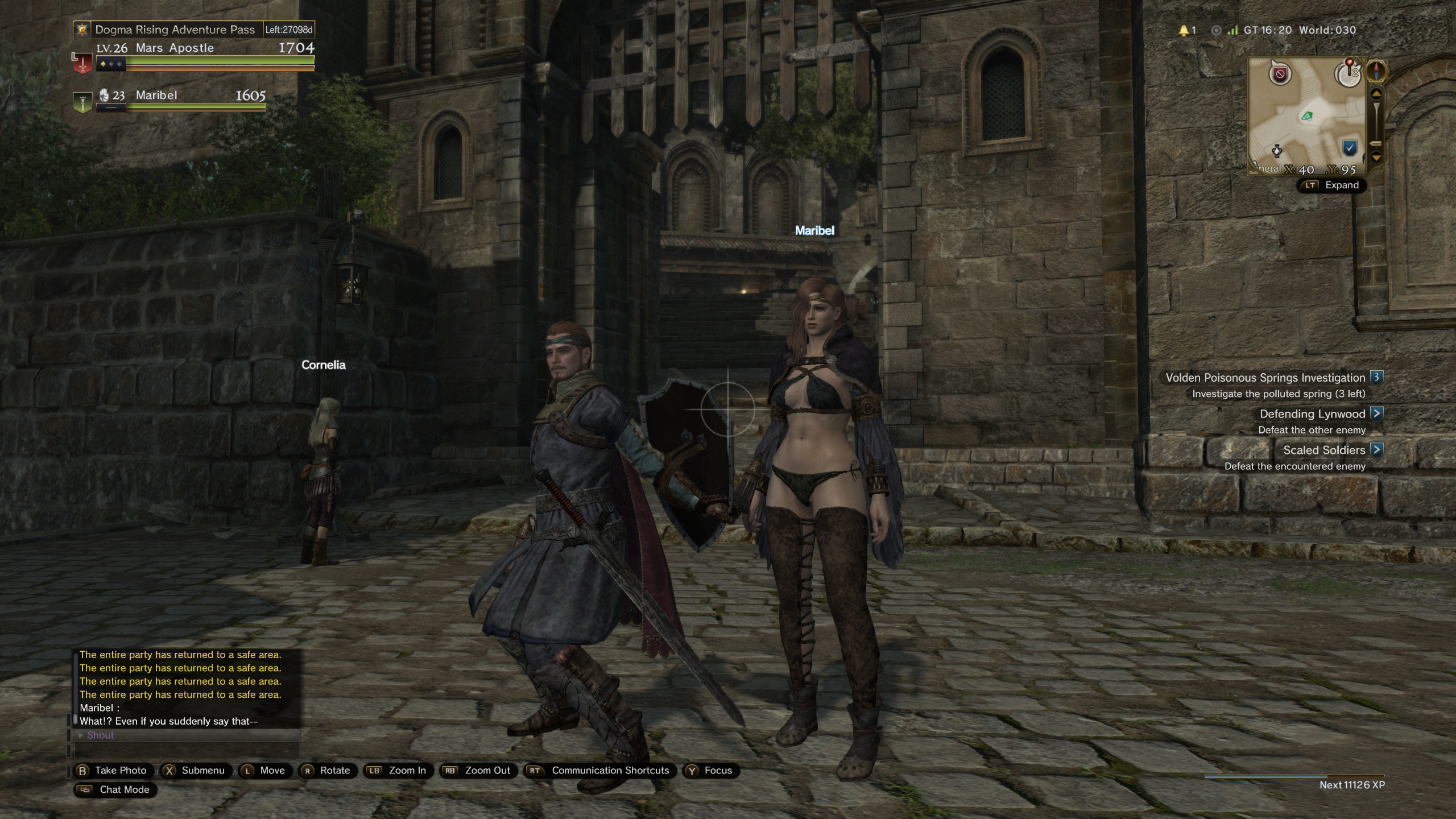Click the minimap zoom slider handle
The width and height of the screenshot is (1456, 819).
[1376, 143]
